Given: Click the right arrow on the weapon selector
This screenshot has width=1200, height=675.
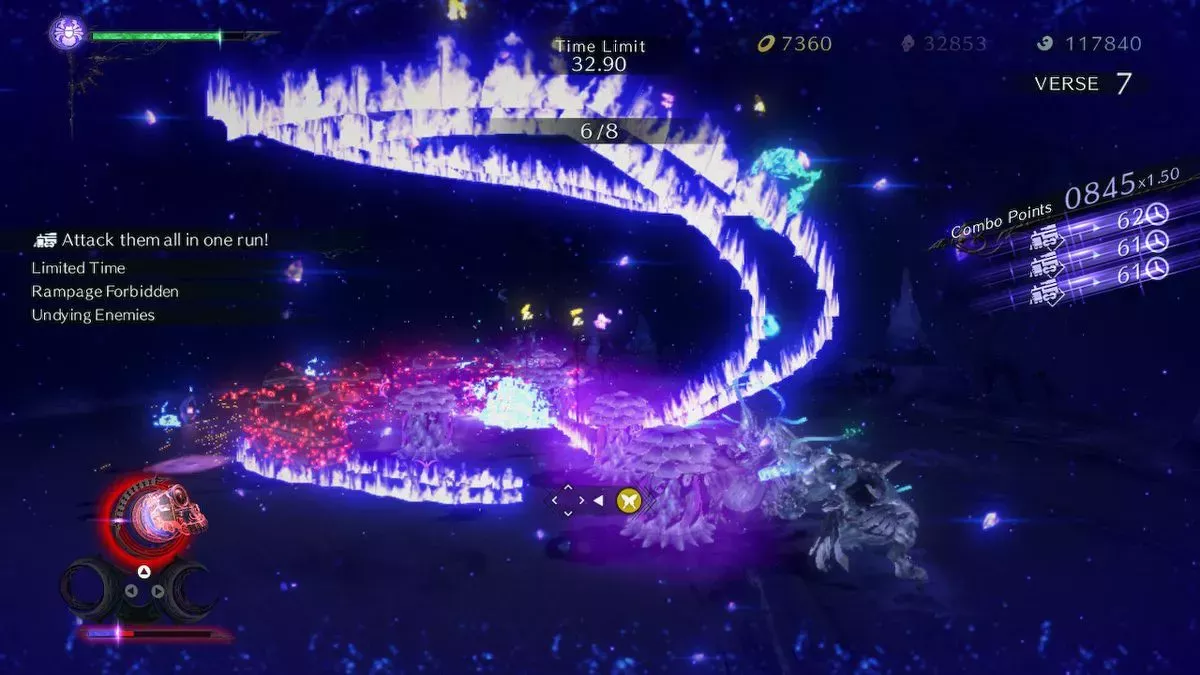Looking at the screenshot, I should click(x=157, y=590).
